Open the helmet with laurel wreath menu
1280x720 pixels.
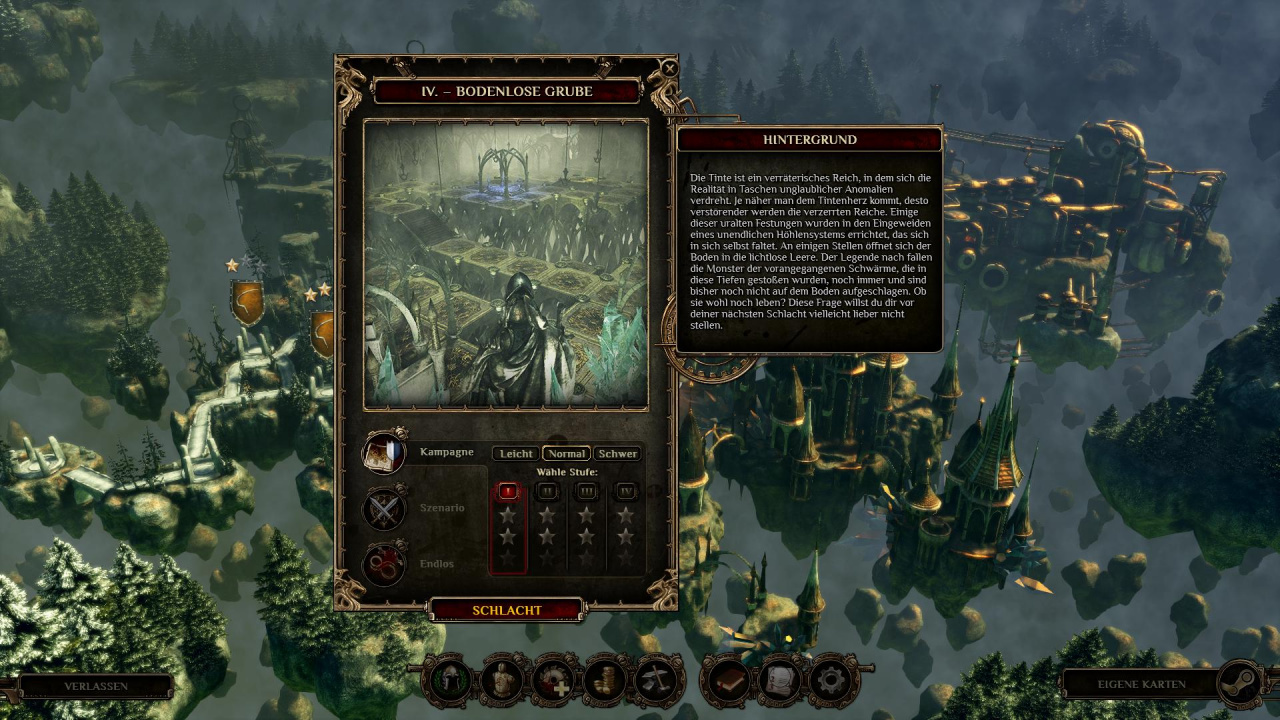450,680
